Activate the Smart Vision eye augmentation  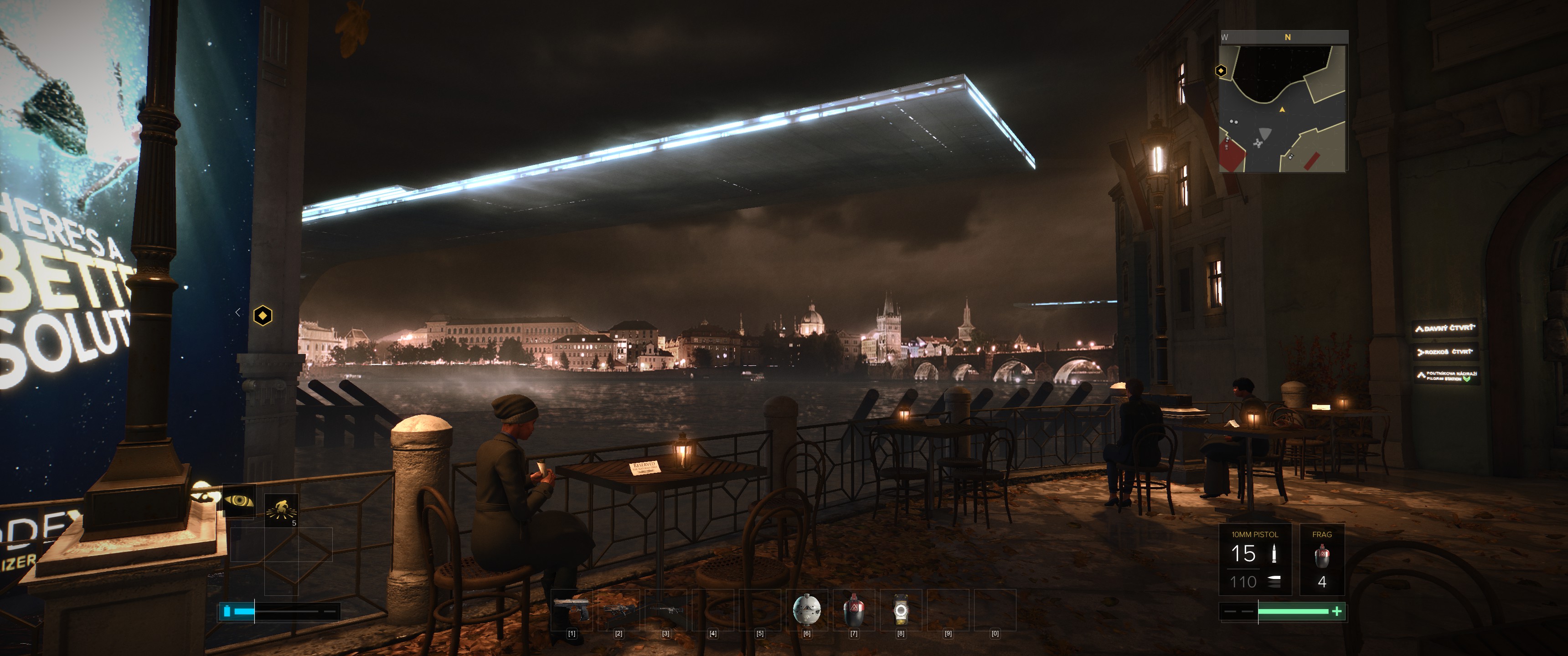pyautogui.click(x=238, y=501)
